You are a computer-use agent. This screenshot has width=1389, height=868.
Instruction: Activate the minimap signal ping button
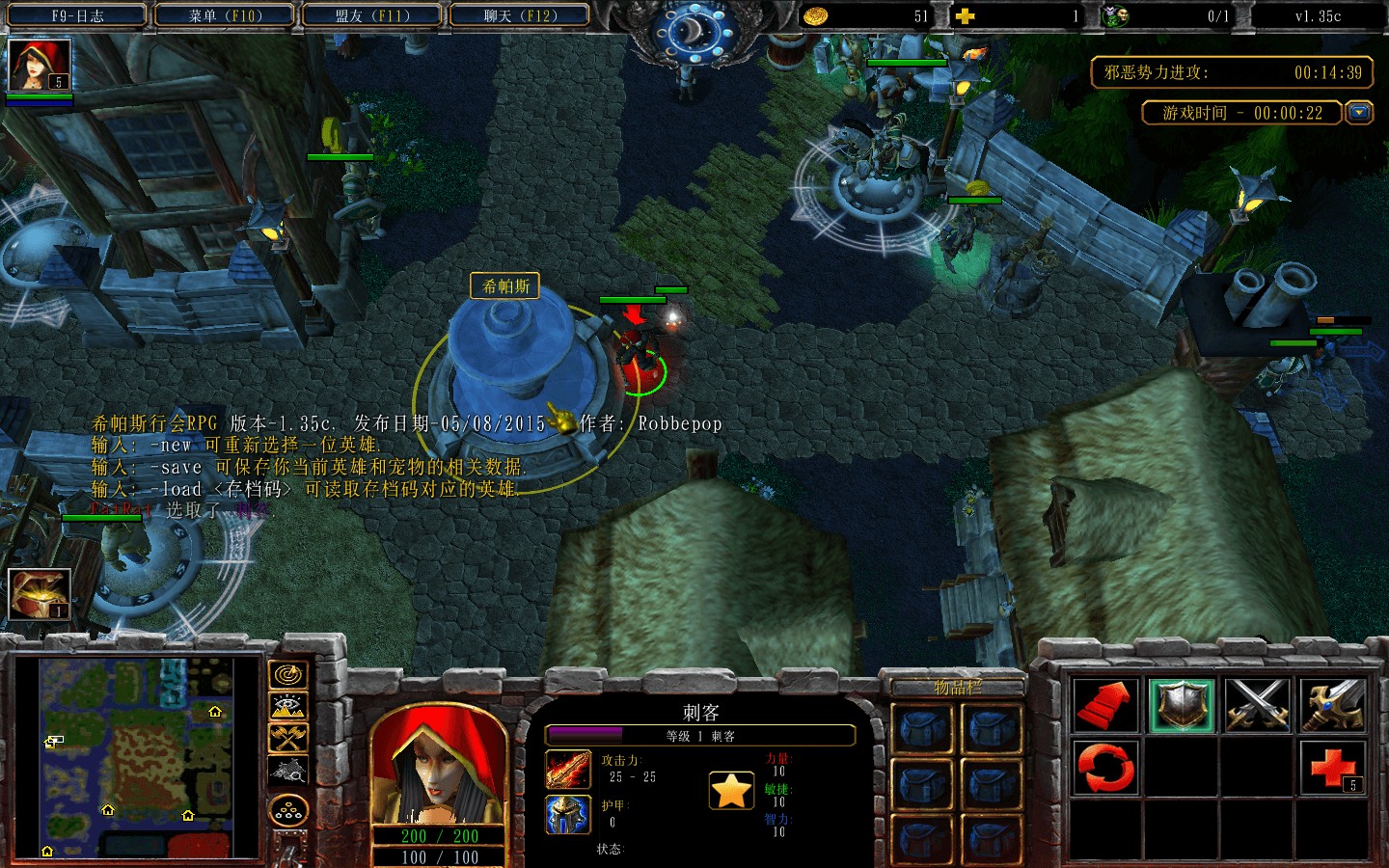(287, 675)
